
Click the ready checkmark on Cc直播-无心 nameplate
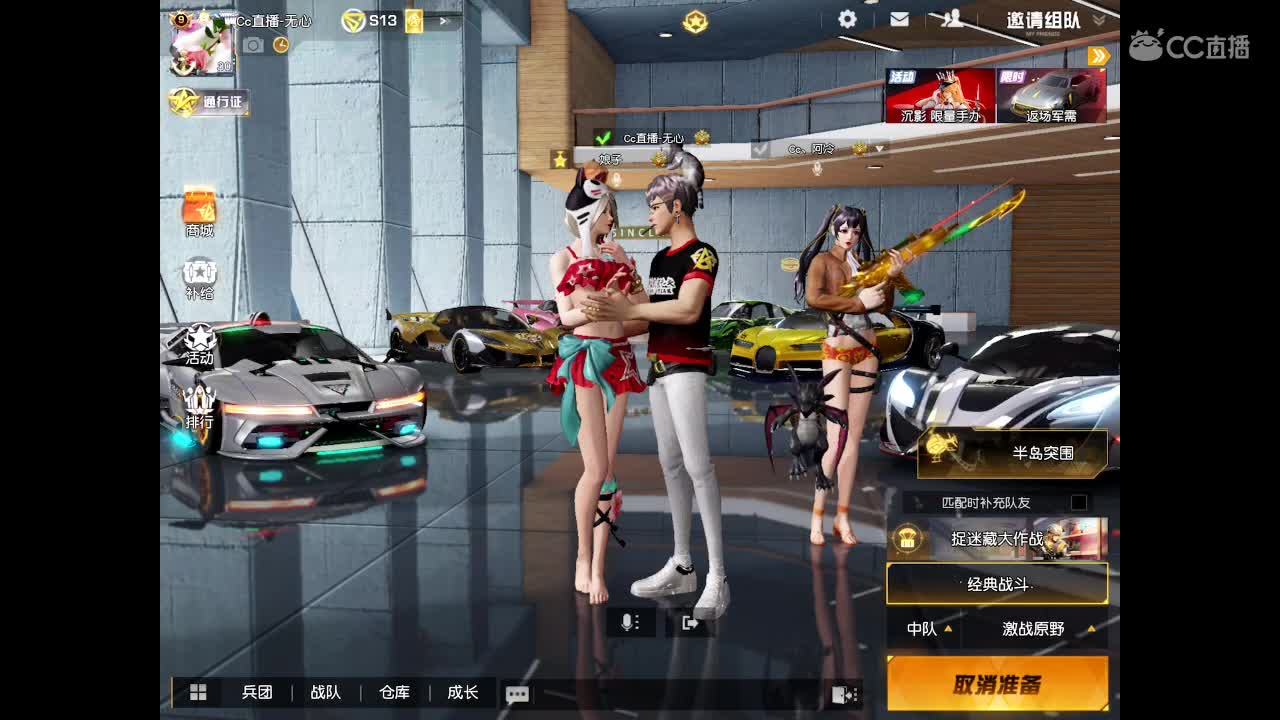(x=603, y=137)
